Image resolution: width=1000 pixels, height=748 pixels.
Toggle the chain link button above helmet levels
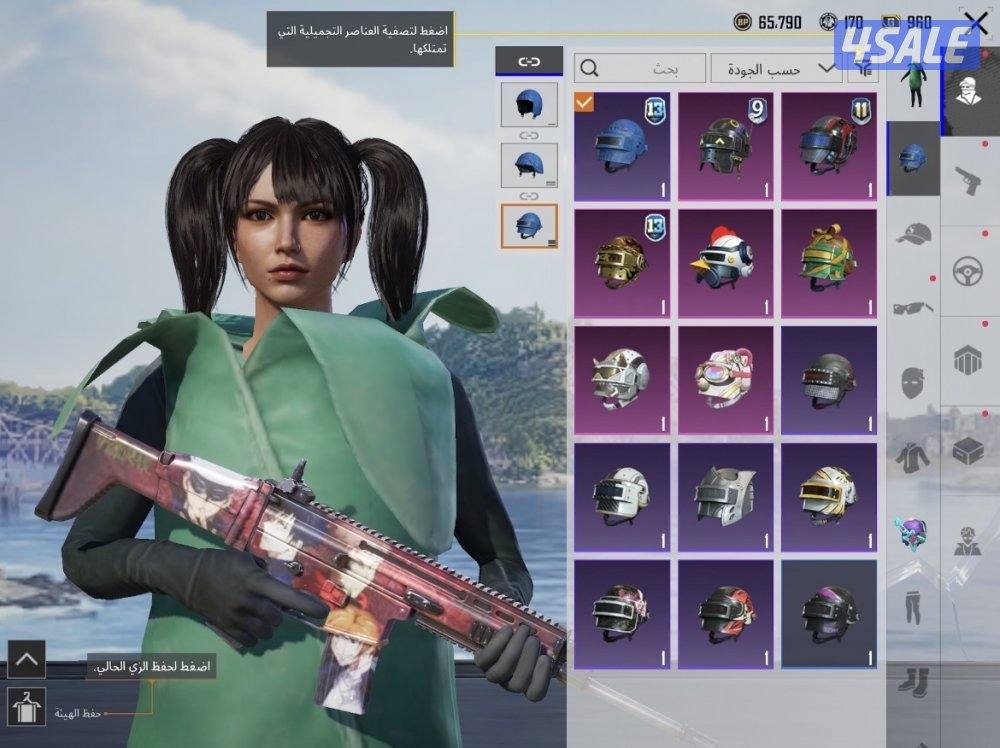click(528, 62)
